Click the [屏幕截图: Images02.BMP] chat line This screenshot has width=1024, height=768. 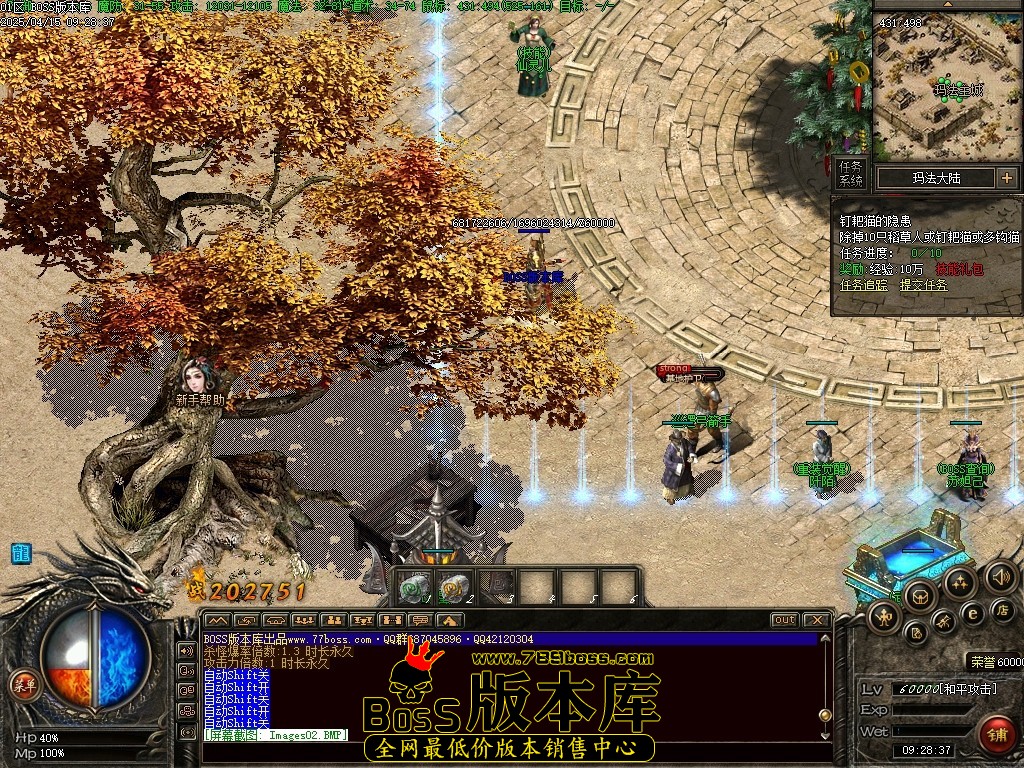click(x=275, y=735)
